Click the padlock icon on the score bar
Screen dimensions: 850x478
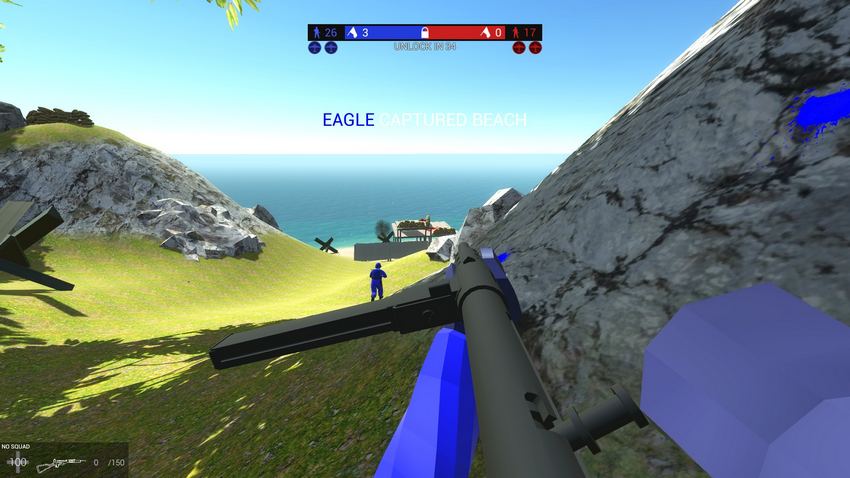(425, 33)
